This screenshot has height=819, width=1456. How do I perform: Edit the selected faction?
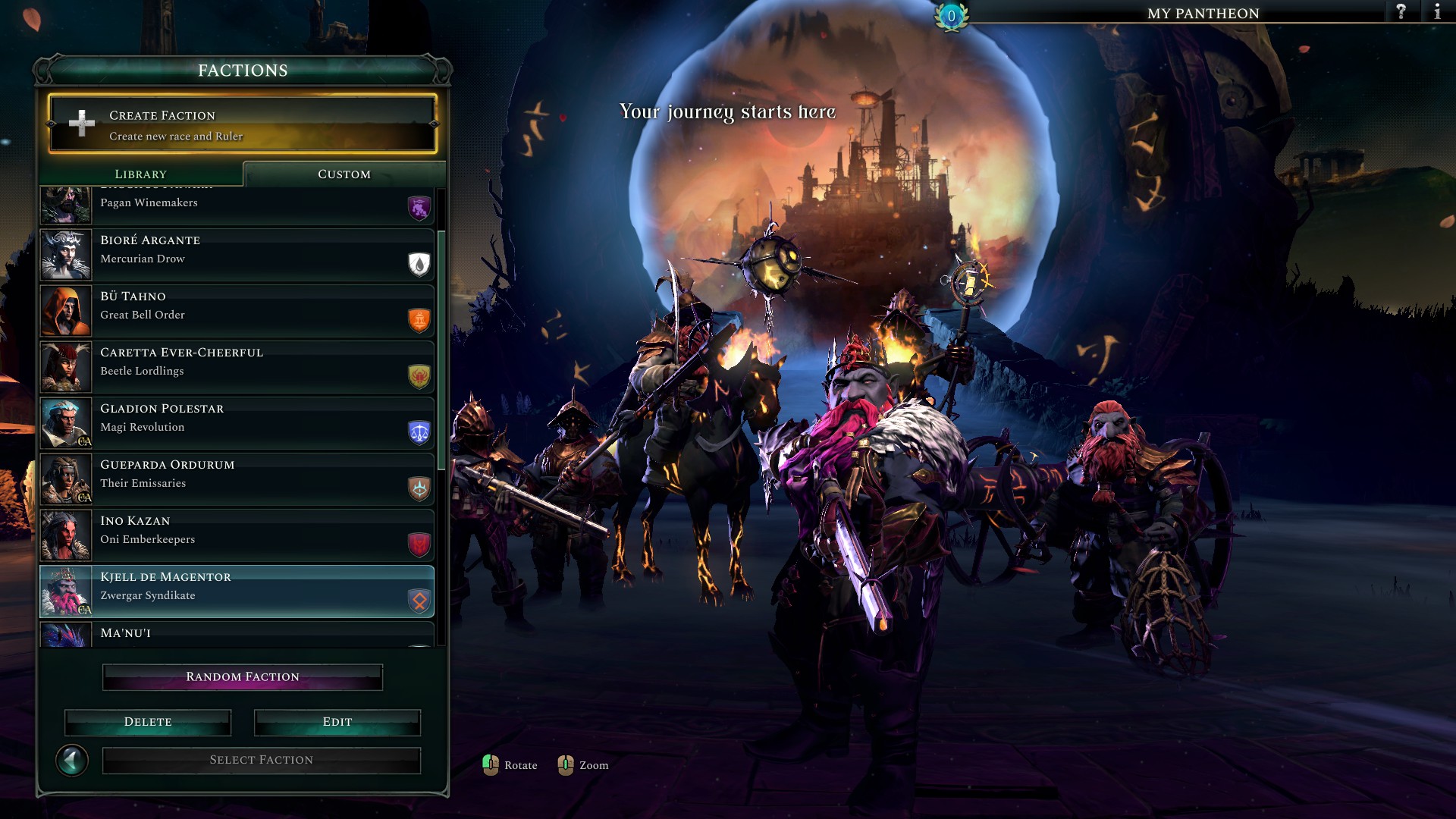337,722
